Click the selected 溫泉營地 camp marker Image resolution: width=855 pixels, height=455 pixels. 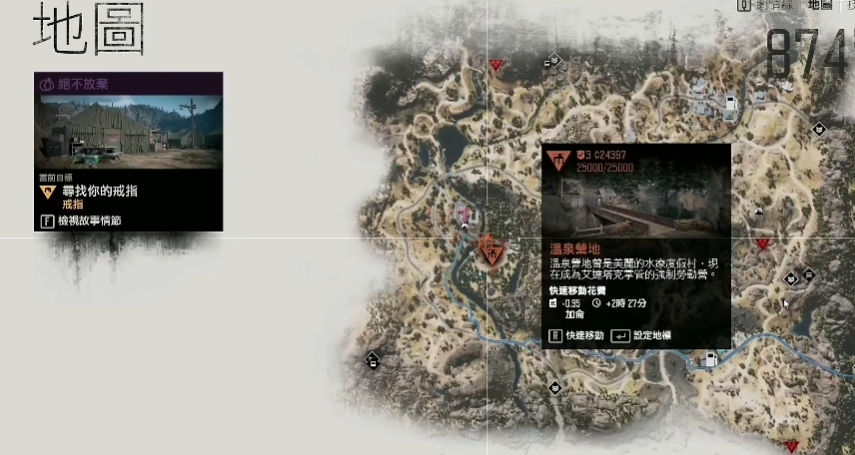point(490,249)
